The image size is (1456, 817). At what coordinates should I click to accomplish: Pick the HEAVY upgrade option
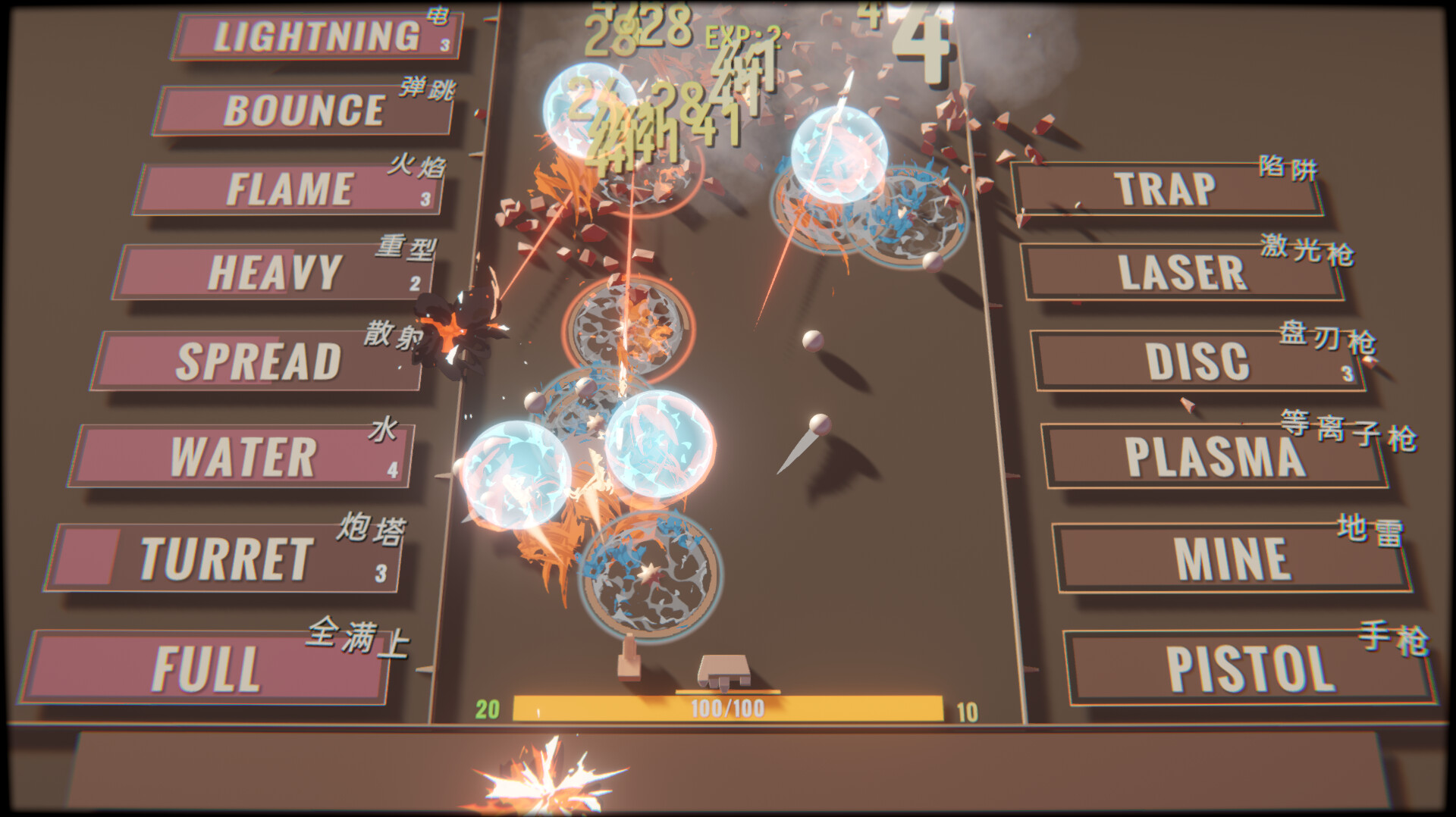click(x=275, y=272)
